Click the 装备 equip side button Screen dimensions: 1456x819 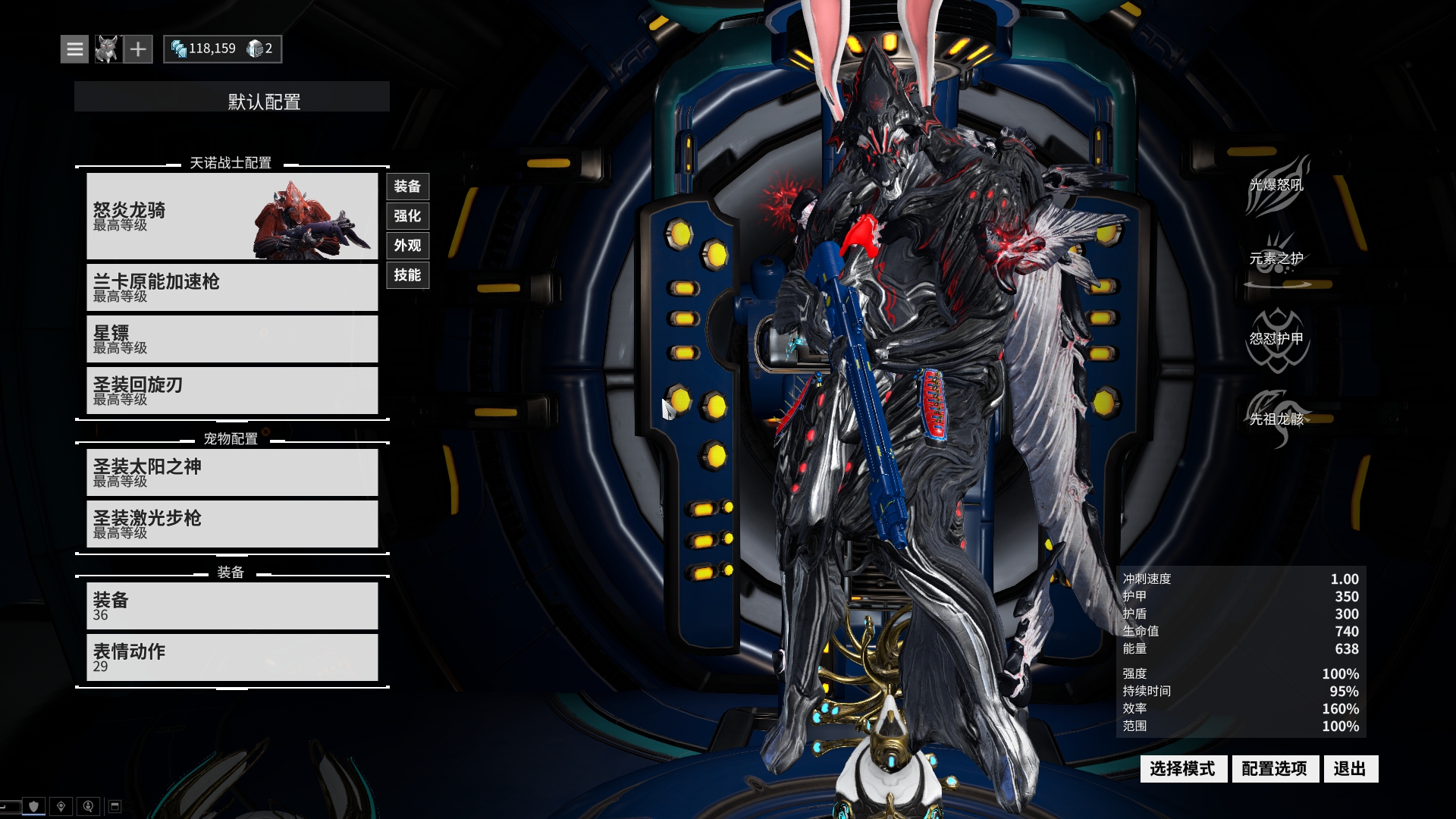coord(407,187)
